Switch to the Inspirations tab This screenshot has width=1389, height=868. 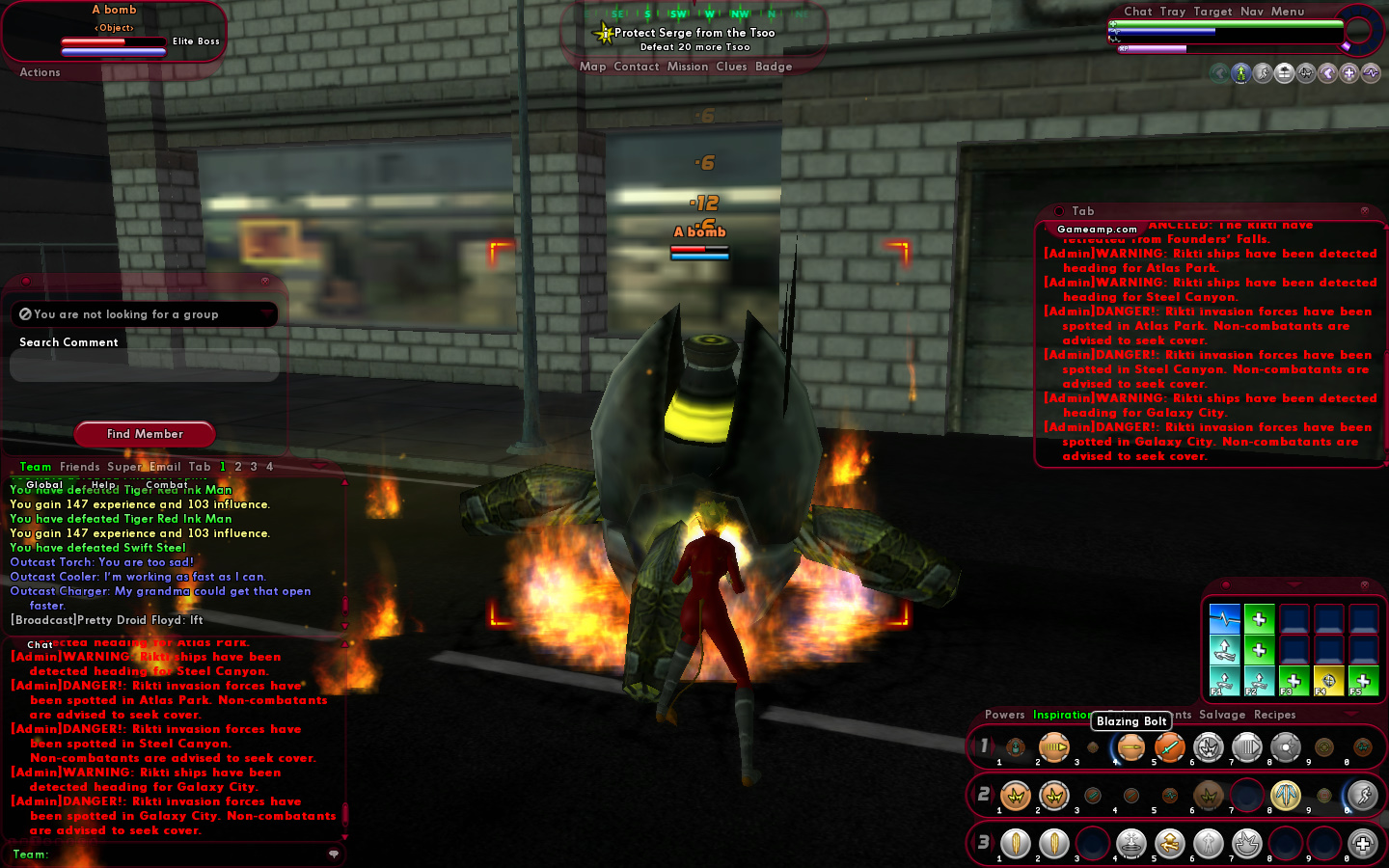pyautogui.click(x=1061, y=715)
